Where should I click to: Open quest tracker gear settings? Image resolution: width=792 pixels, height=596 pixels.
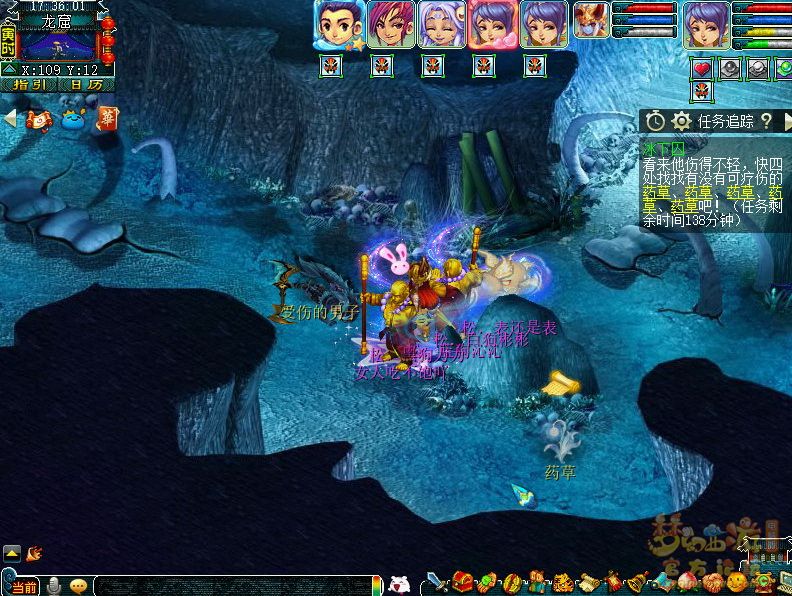pyautogui.click(x=682, y=121)
